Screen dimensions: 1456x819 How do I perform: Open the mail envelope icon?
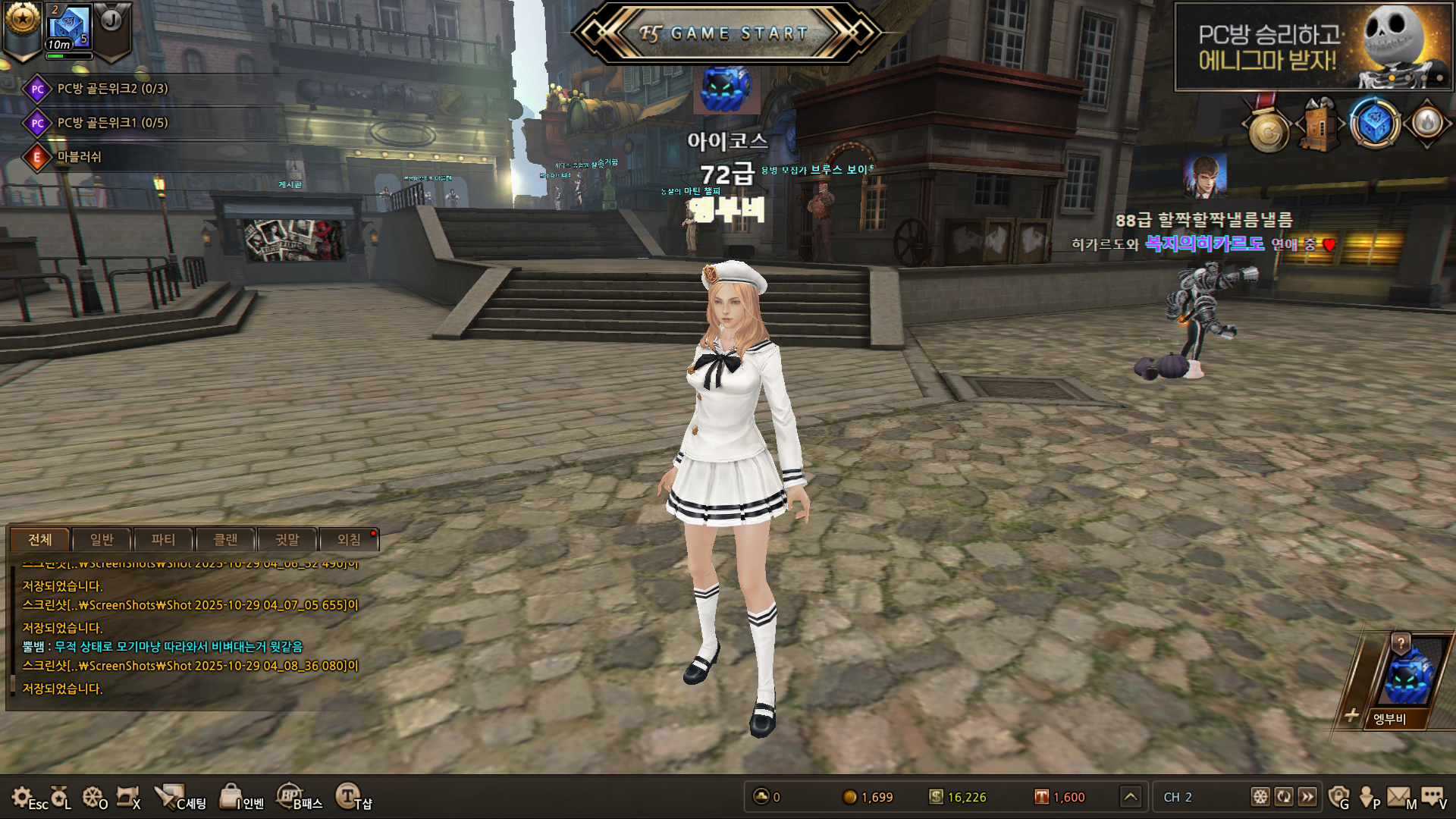click(1399, 797)
